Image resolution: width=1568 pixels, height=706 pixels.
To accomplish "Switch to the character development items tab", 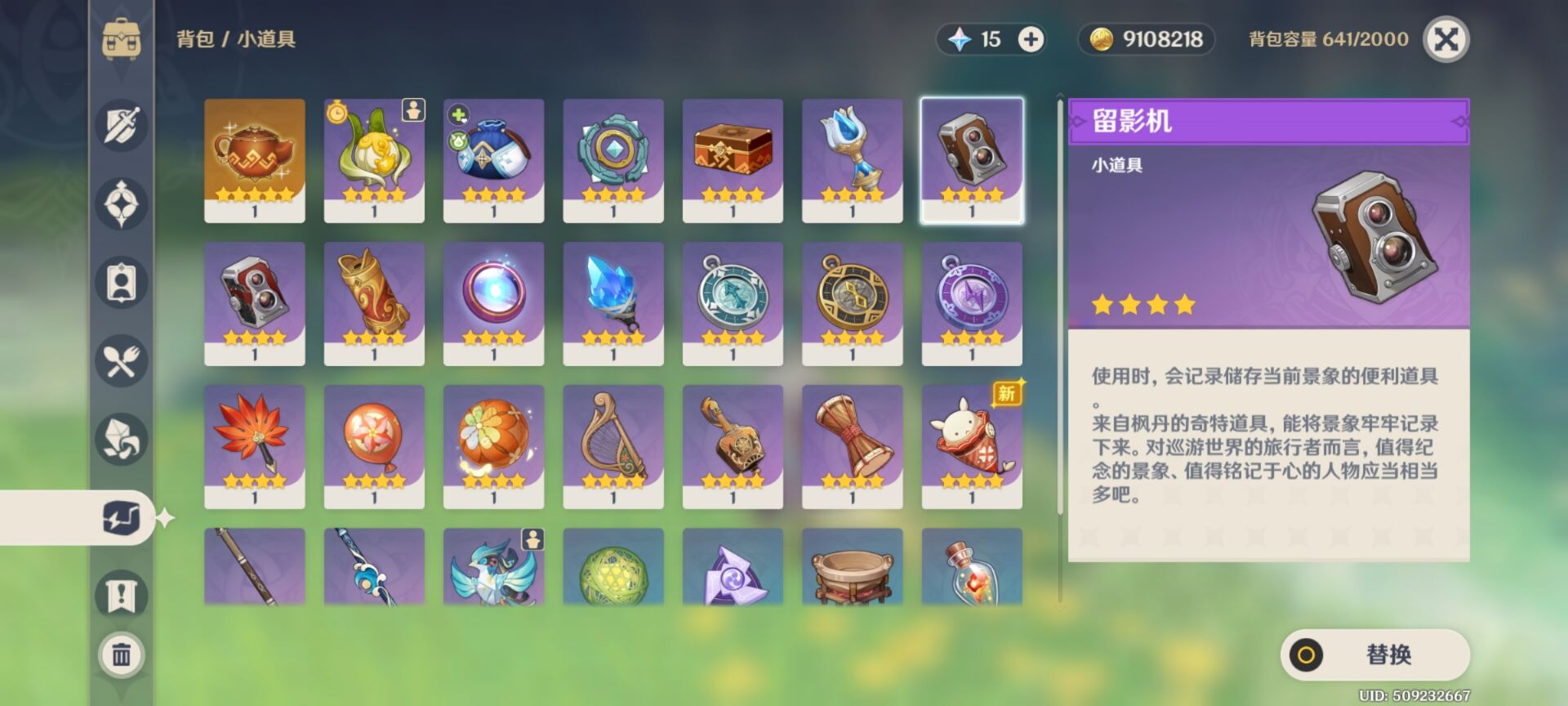I will coord(122,283).
